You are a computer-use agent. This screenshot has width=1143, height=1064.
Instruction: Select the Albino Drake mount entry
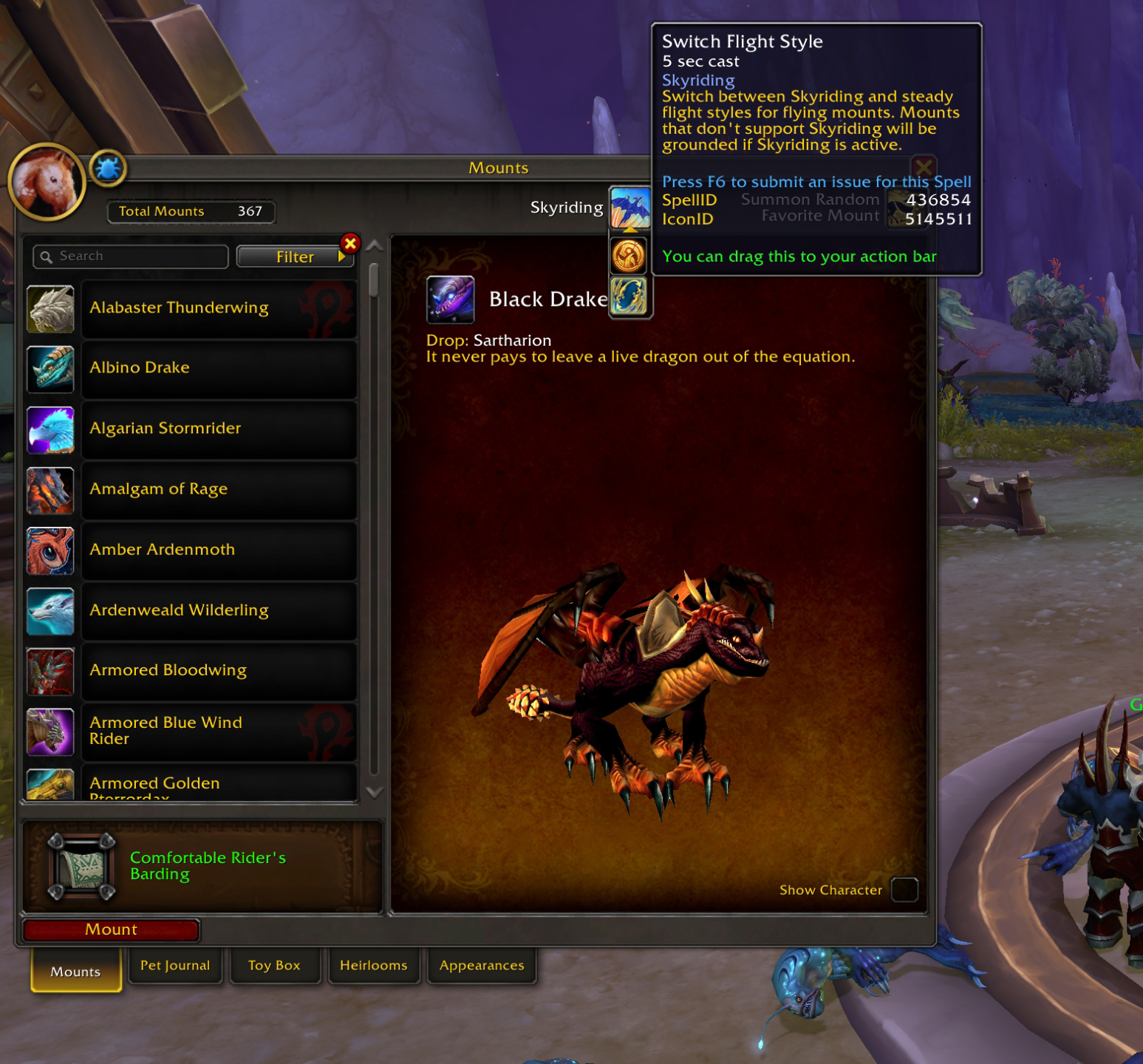218,368
